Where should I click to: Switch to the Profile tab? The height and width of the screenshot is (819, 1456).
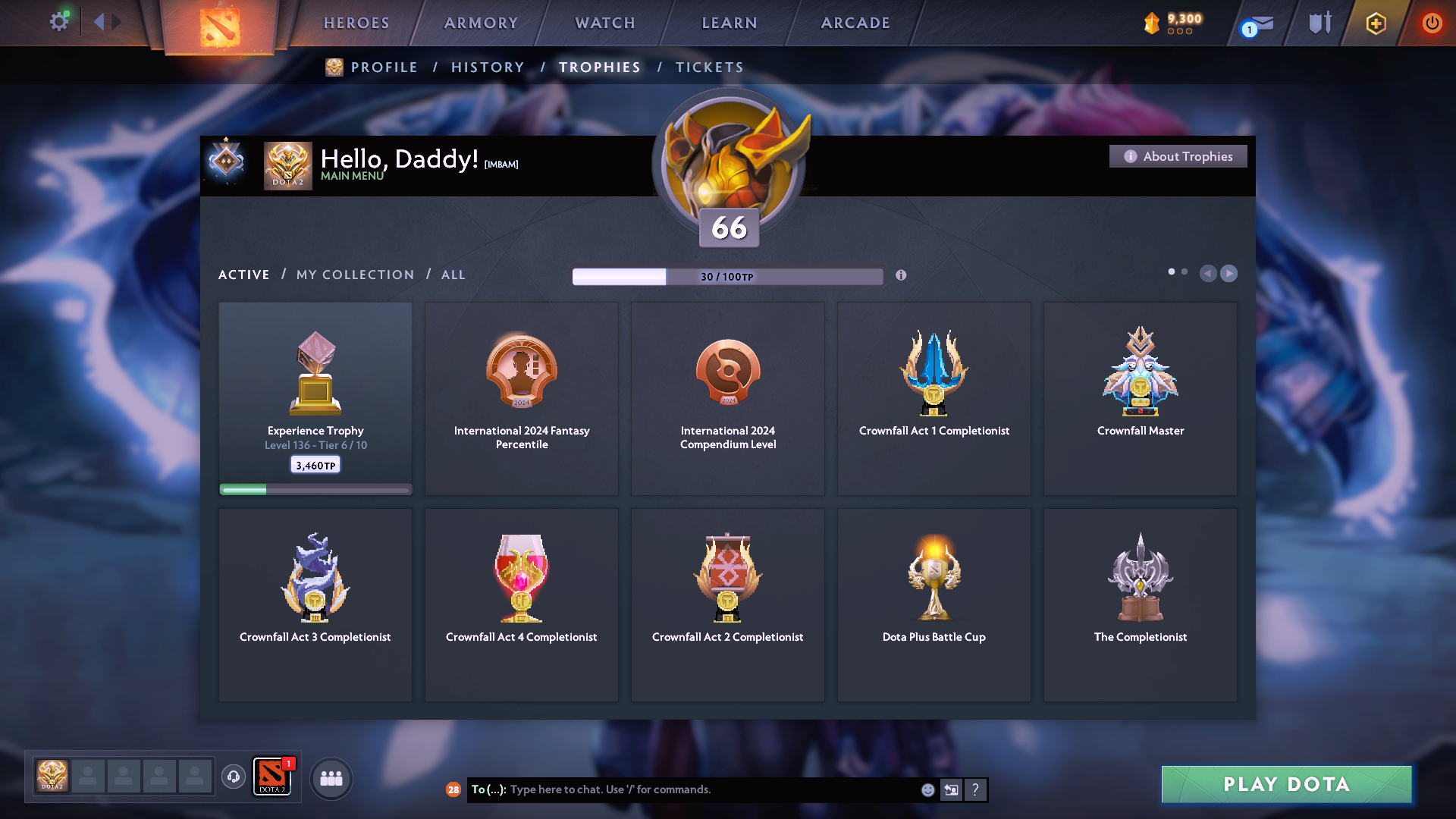(384, 67)
